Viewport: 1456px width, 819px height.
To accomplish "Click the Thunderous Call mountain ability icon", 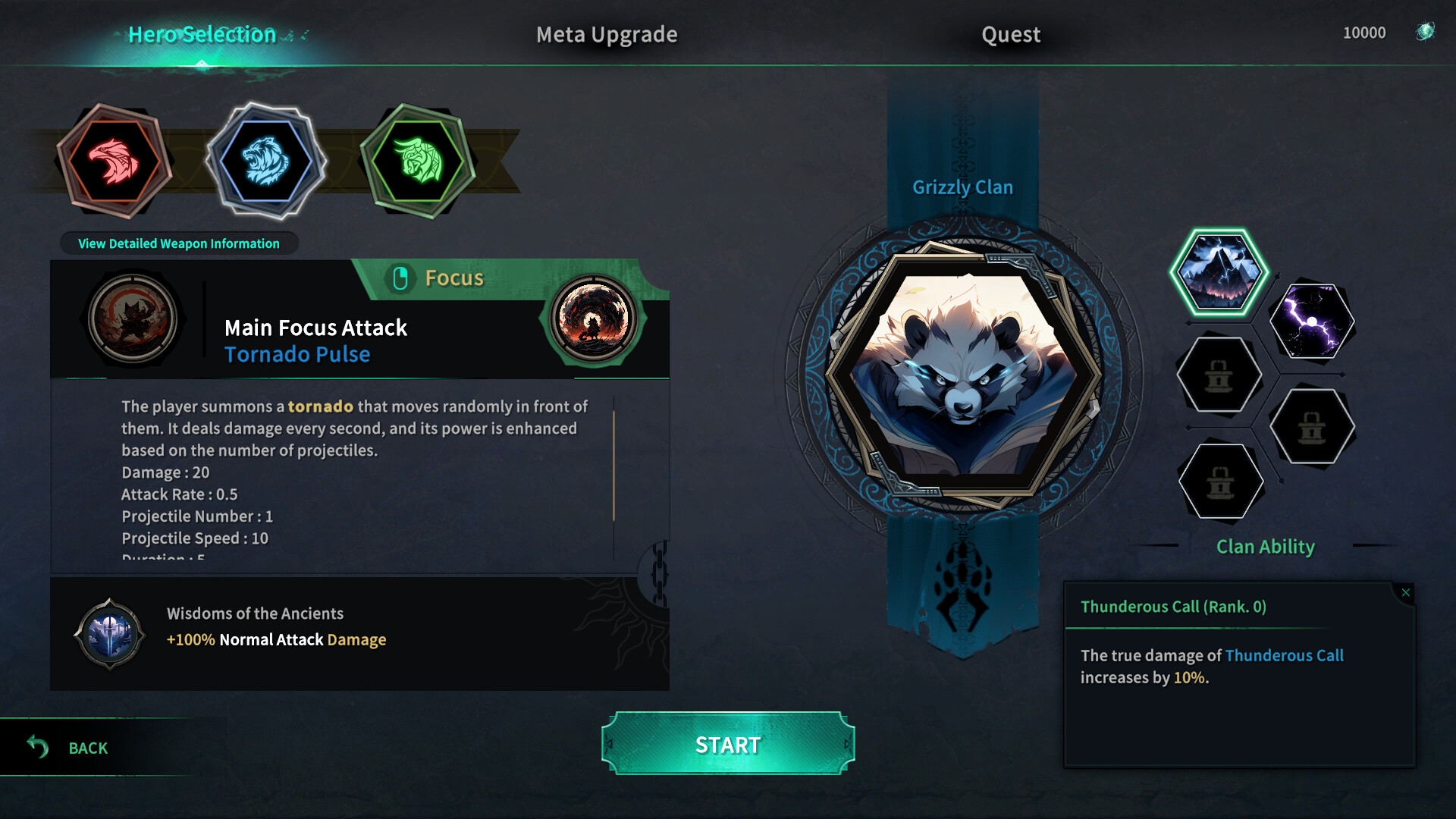I will (x=1219, y=273).
